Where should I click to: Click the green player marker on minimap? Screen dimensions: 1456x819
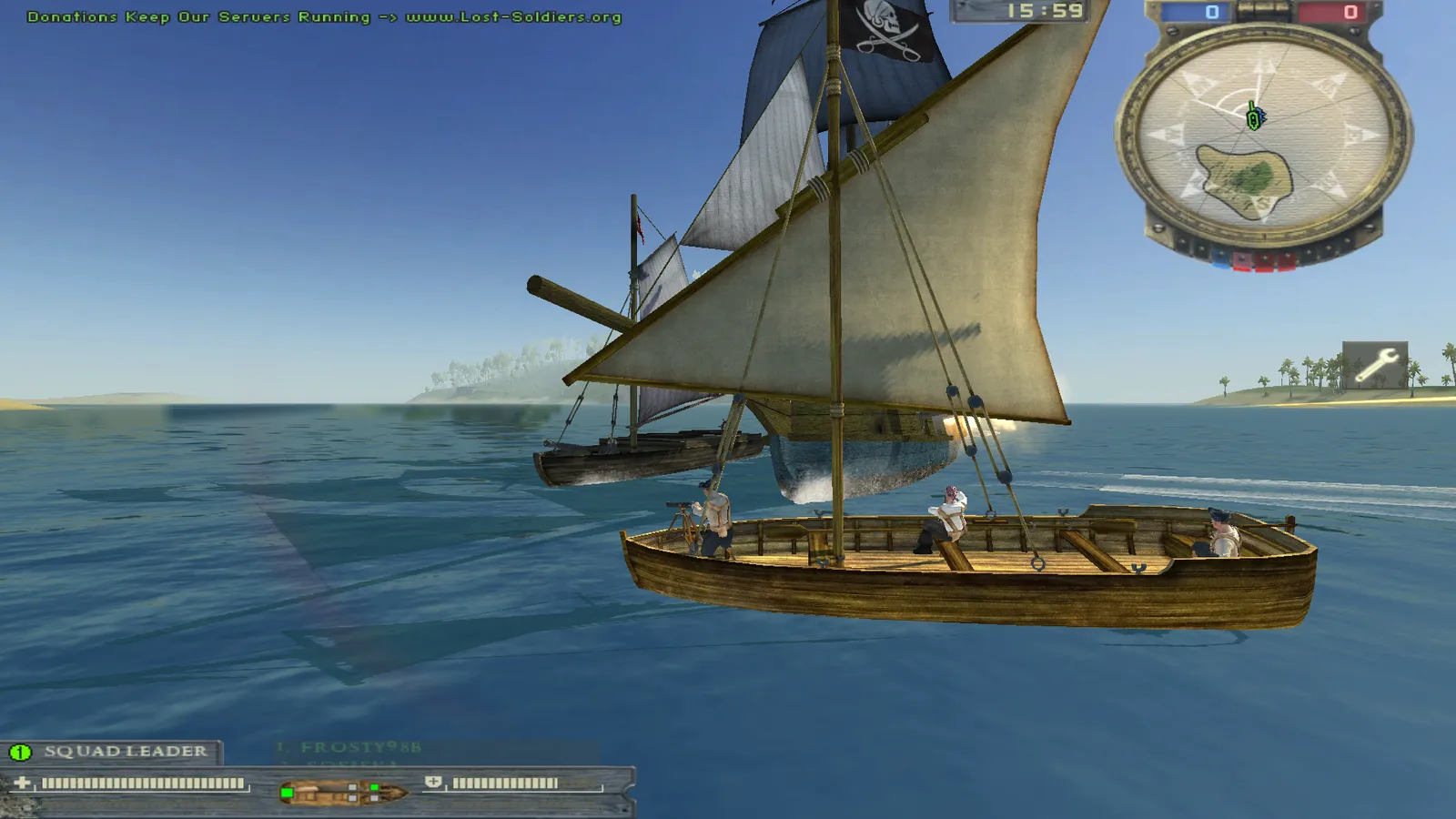(x=1255, y=116)
